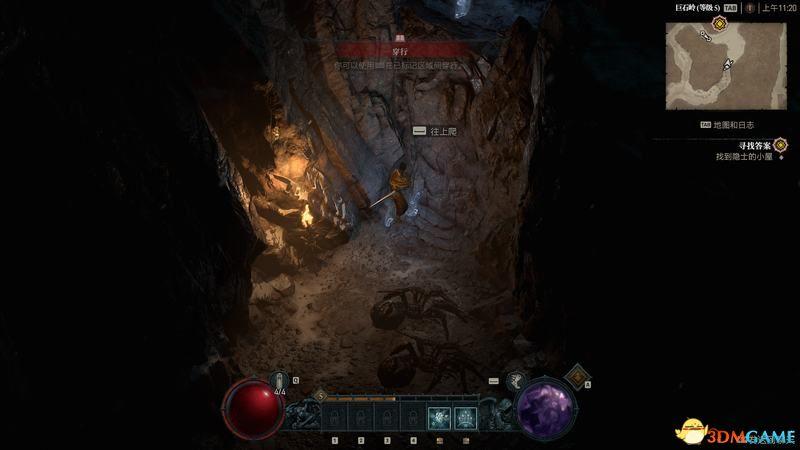Open 地图和日志 map and journal
Image resolution: width=800 pixels, height=450 pixels.
[735, 125]
